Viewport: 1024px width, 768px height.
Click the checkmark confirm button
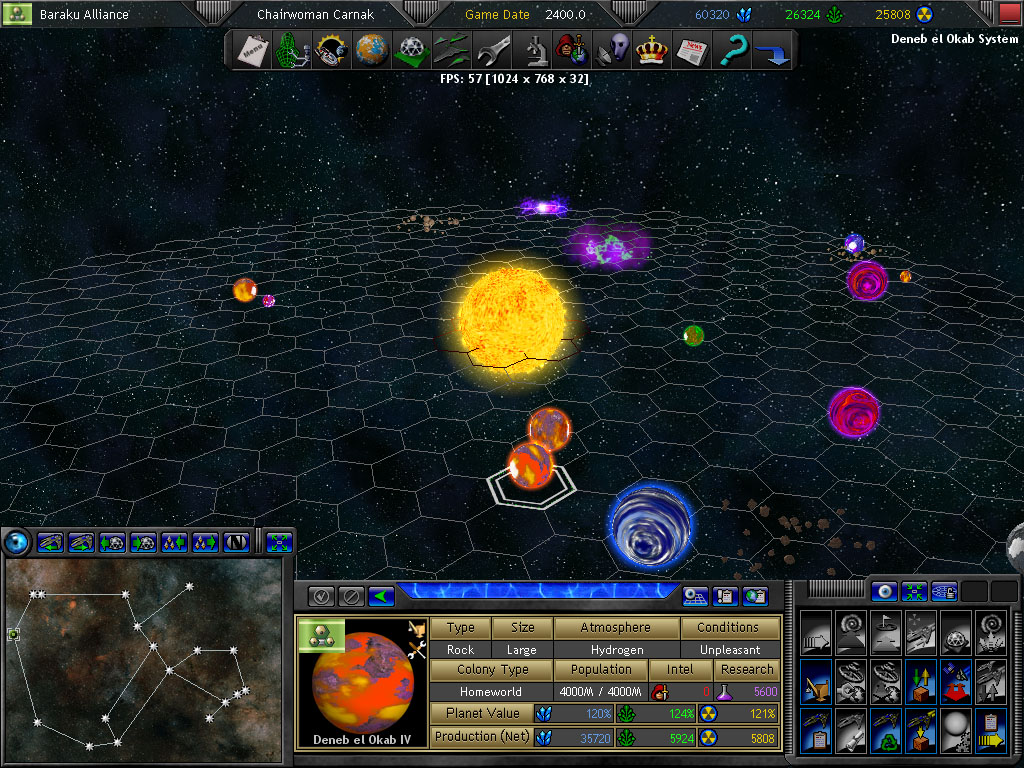[321, 596]
